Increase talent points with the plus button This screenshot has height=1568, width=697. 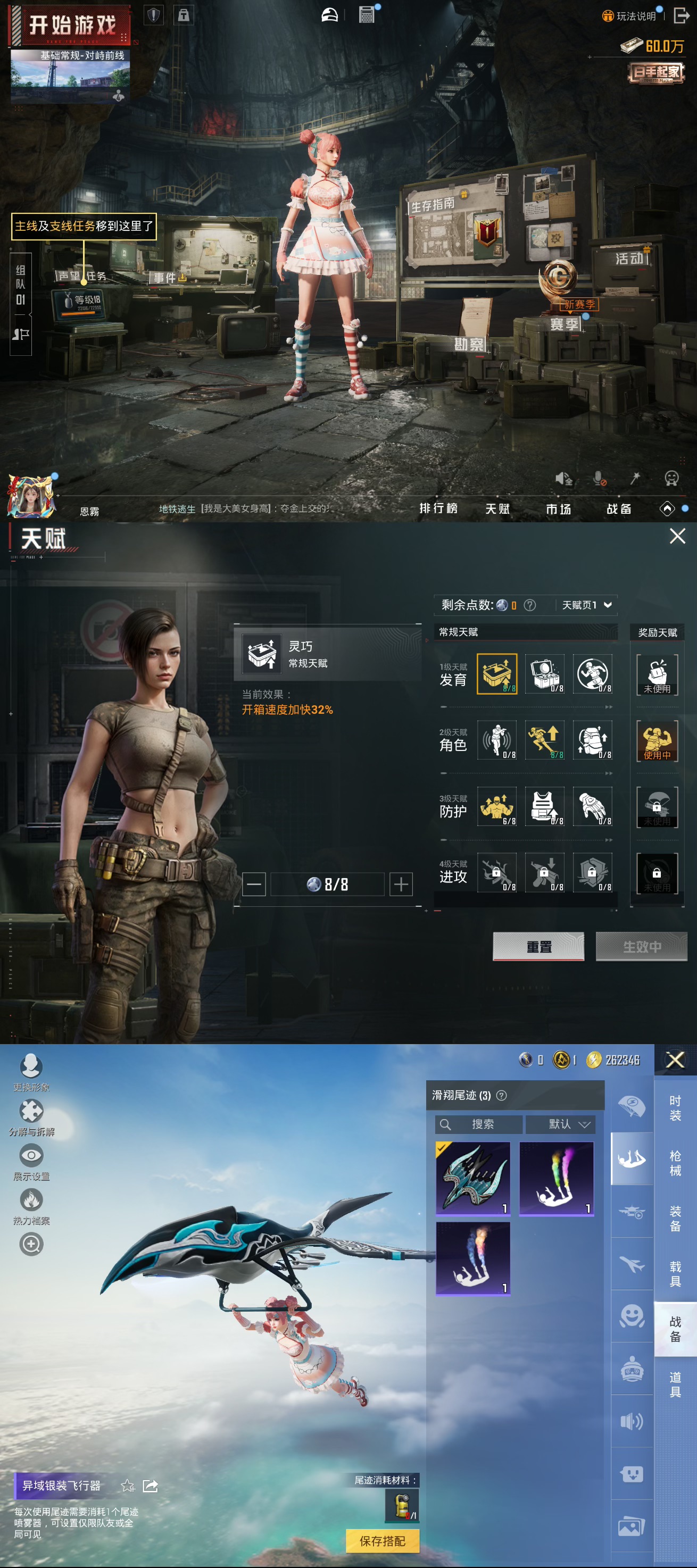(x=401, y=884)
